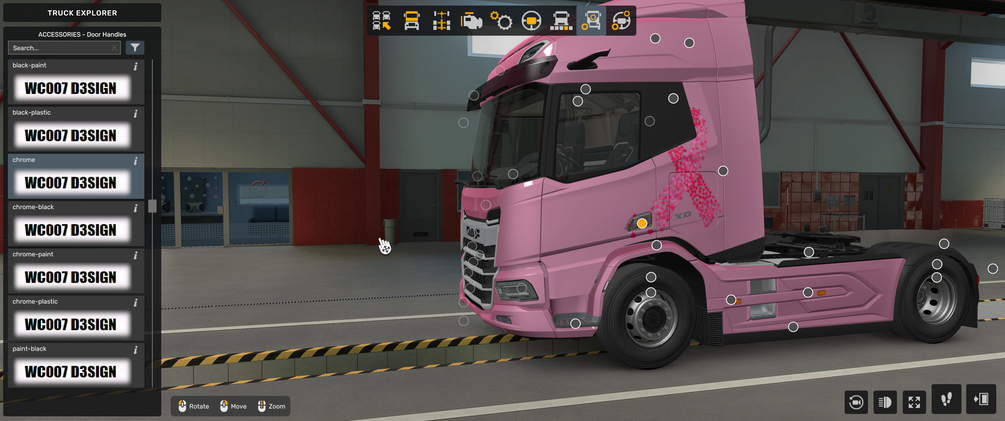Click the accessory search field

pos(62,47)
